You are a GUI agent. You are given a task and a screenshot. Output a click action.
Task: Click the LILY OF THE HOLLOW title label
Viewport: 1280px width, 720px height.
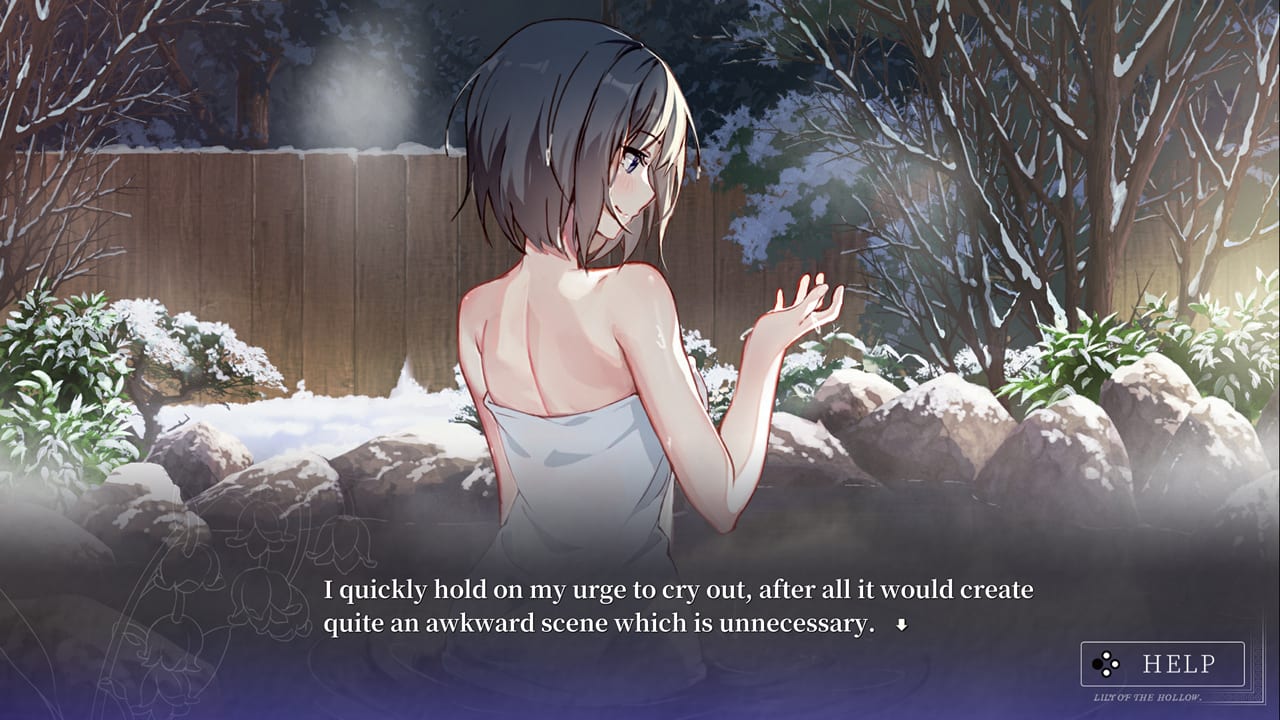(x=1148, y=697)
